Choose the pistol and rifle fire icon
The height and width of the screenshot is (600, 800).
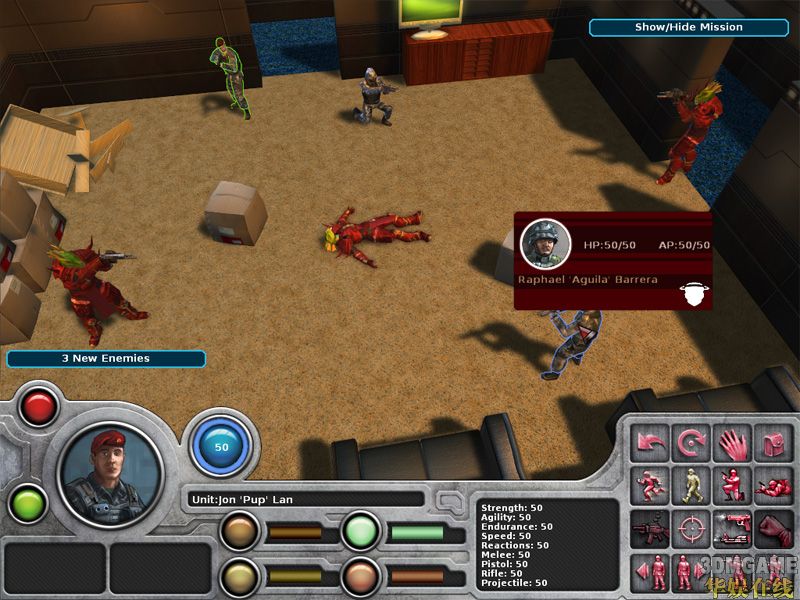click(x=732, y=527)
